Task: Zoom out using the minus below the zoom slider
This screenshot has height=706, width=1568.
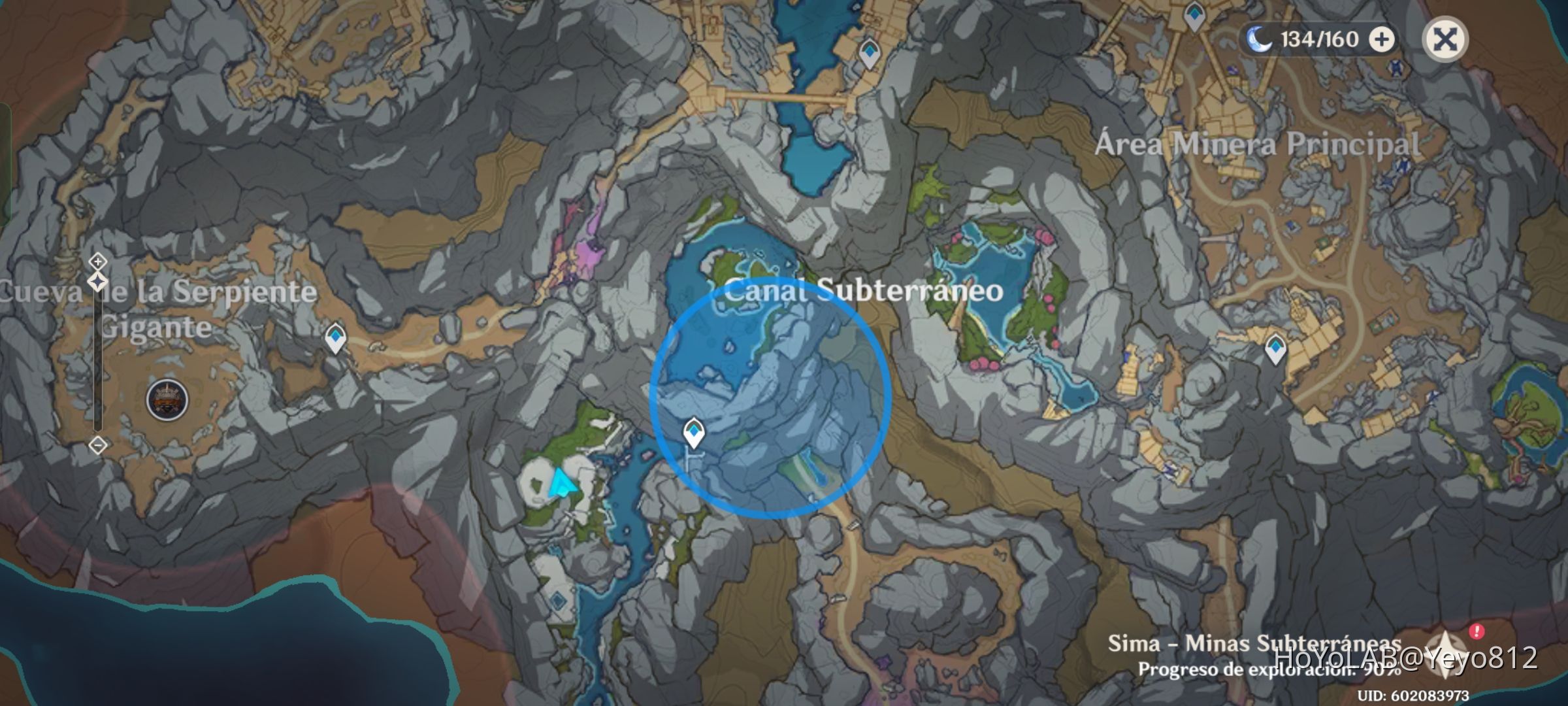Action: [97, 445]
